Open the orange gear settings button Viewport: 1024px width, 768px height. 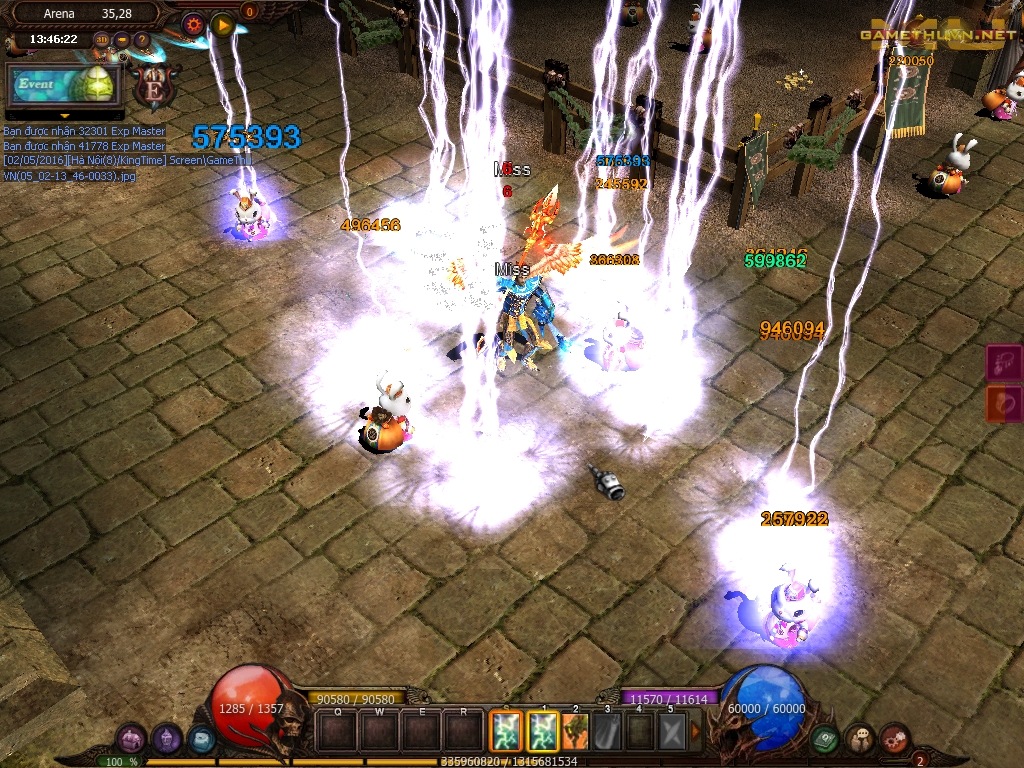[193, 25]
